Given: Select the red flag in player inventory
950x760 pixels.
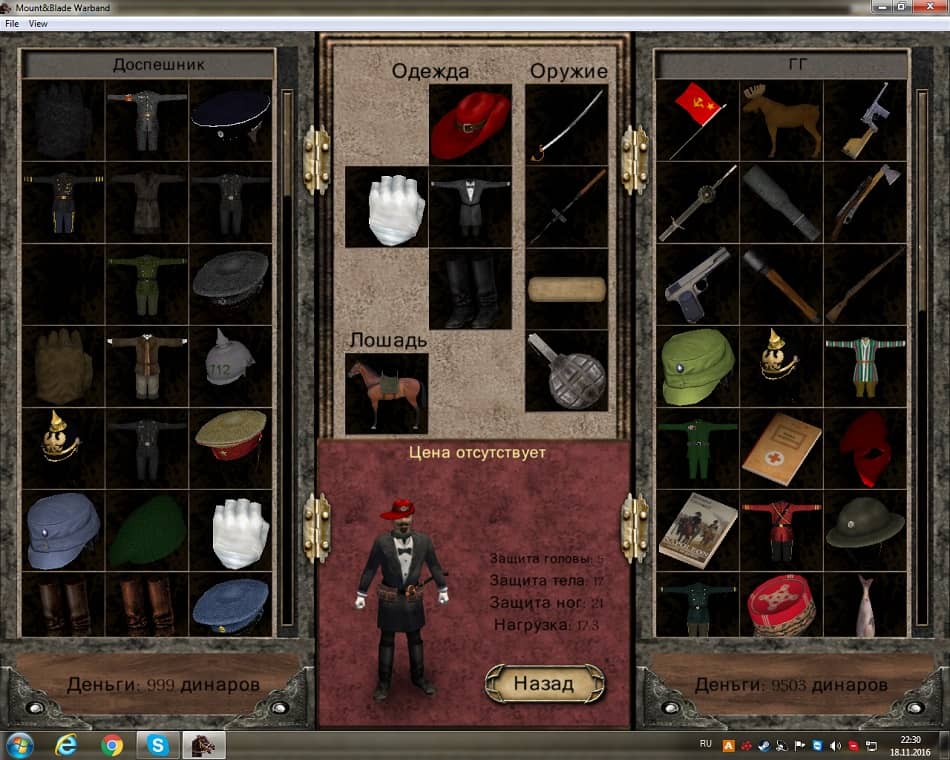Looking at the screenshot, I should point(697,119).
